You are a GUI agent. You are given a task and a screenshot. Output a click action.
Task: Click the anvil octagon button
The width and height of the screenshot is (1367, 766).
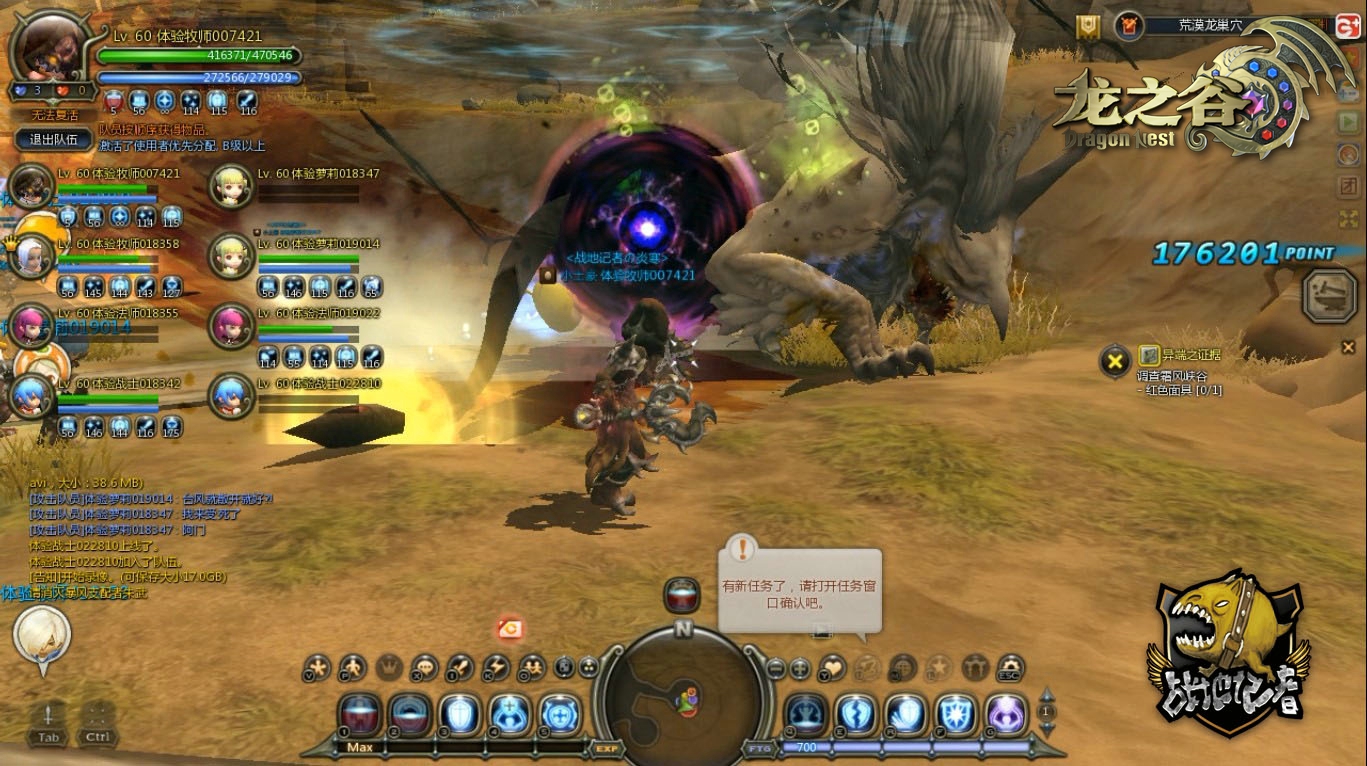pos(1330,295)
